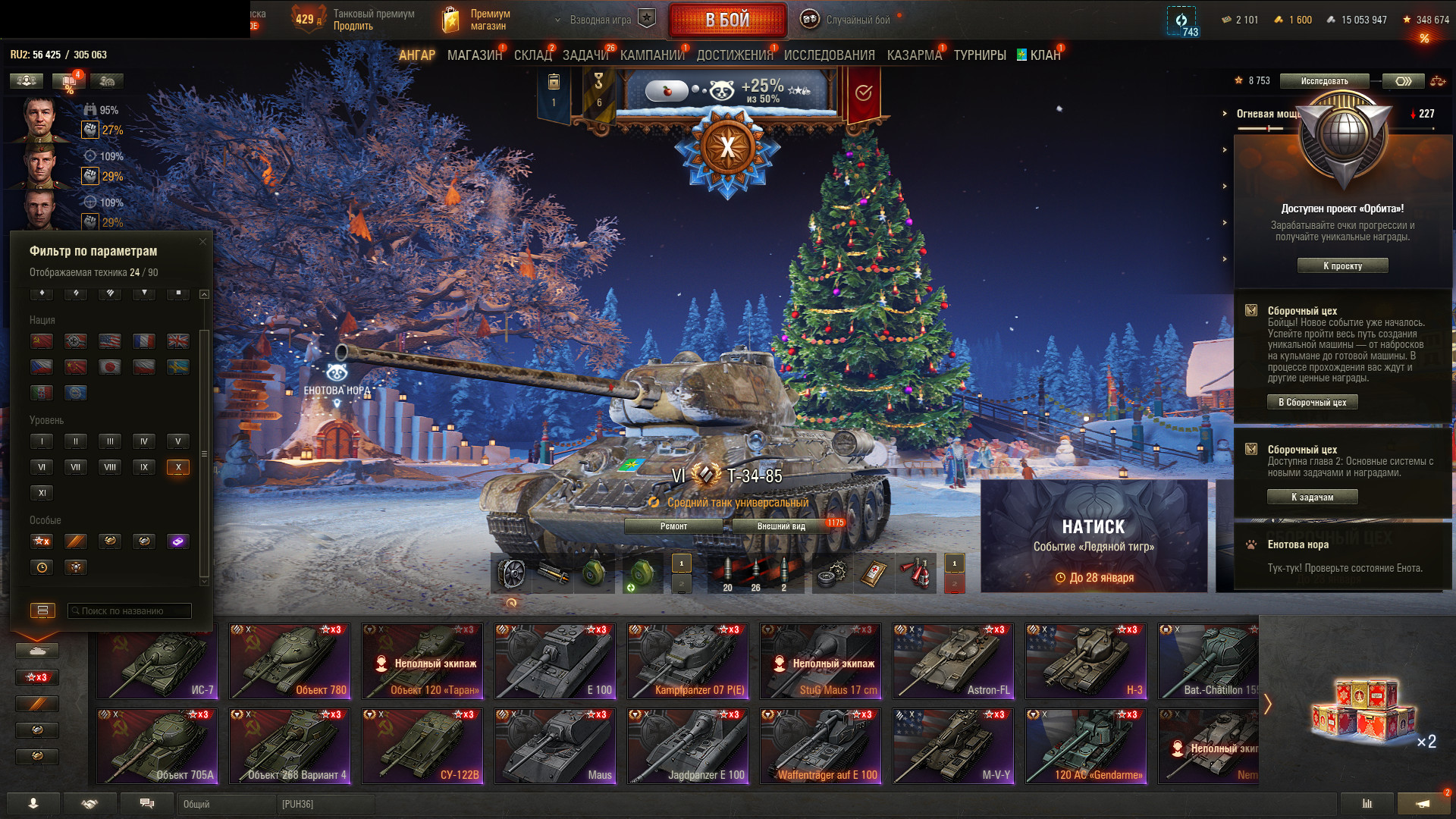
Task: Switch to the ИССЛЕДОВАНИЯ tab
Action: (829, 55)
